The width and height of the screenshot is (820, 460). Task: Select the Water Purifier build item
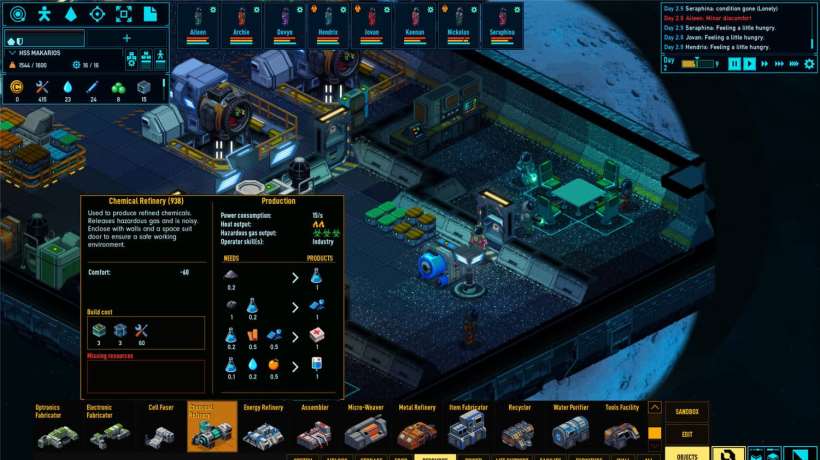click(x=571, y=432)
